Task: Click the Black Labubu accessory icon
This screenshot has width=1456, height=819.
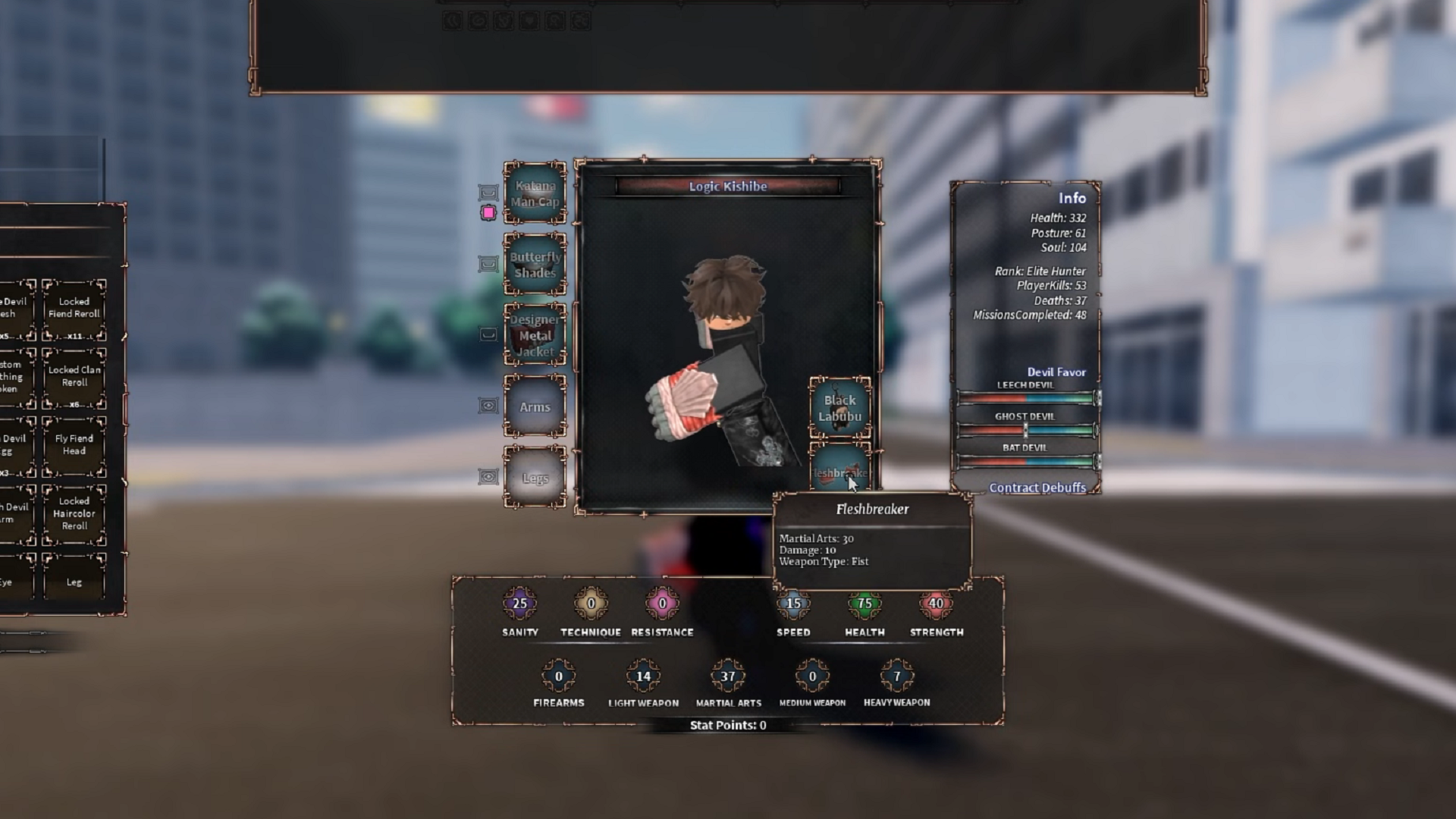Action: 842,407
